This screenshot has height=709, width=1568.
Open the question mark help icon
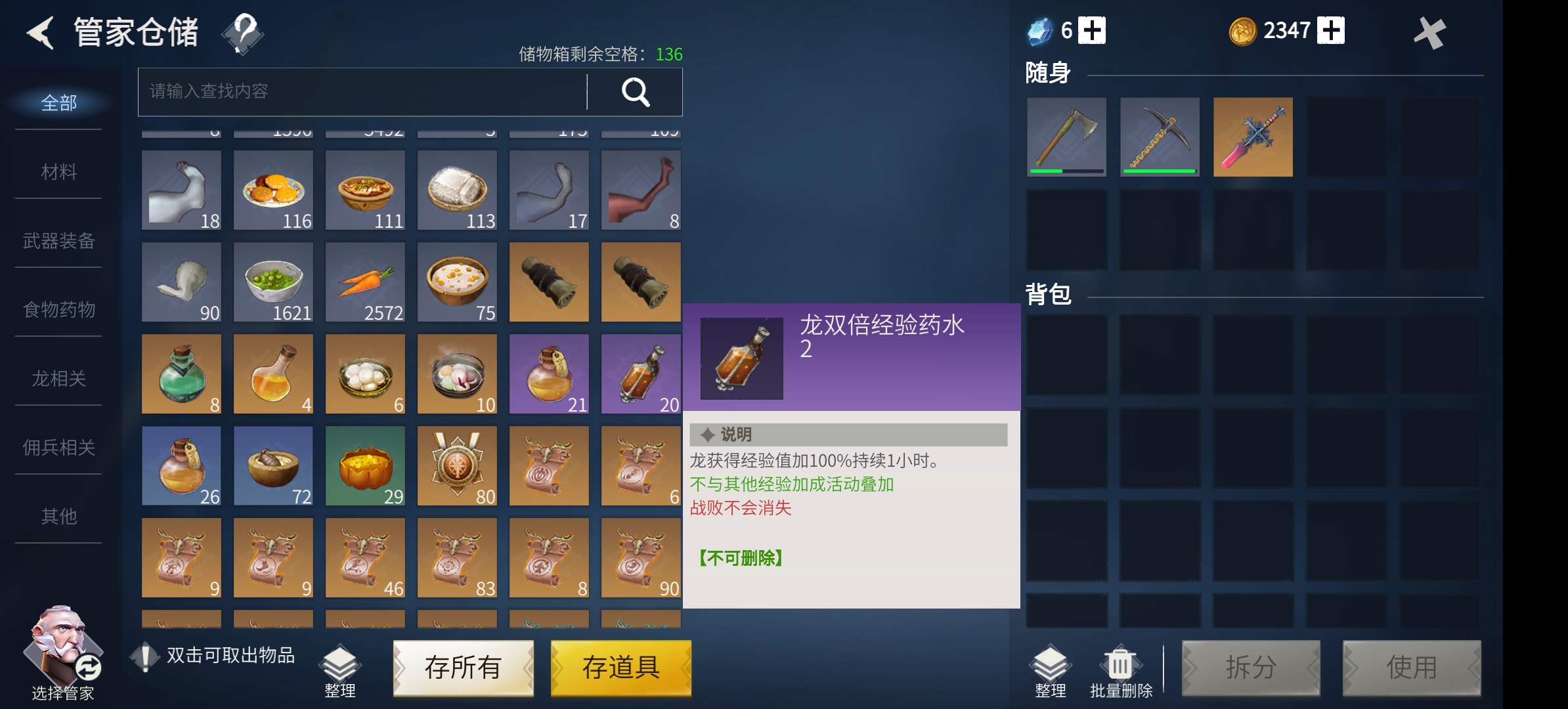(x=243, y=32)
